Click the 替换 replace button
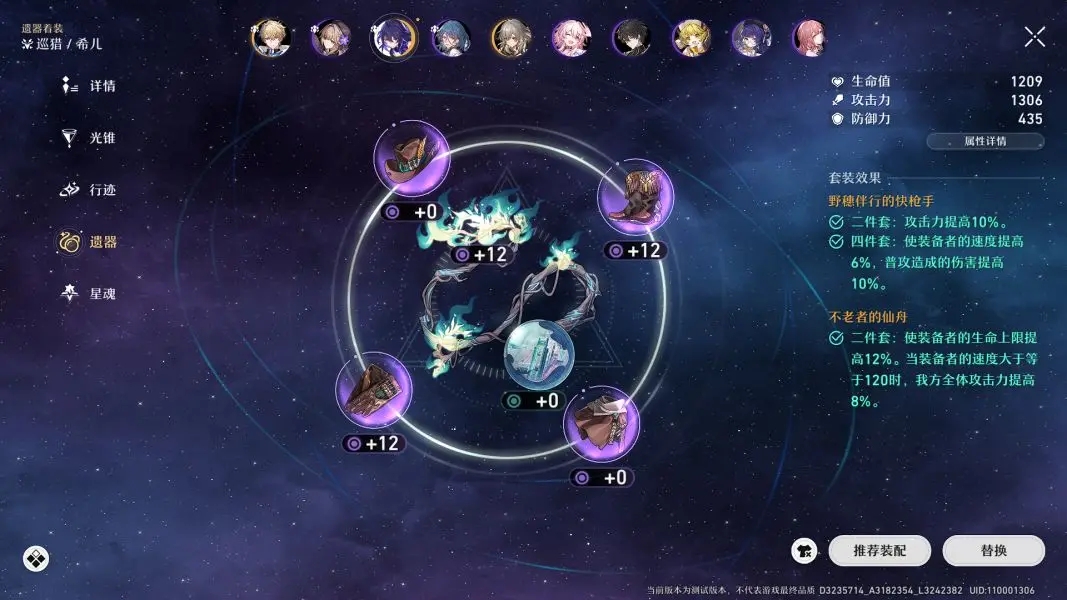Viewport: 1067px width, 600px height. tap(993, 550)
